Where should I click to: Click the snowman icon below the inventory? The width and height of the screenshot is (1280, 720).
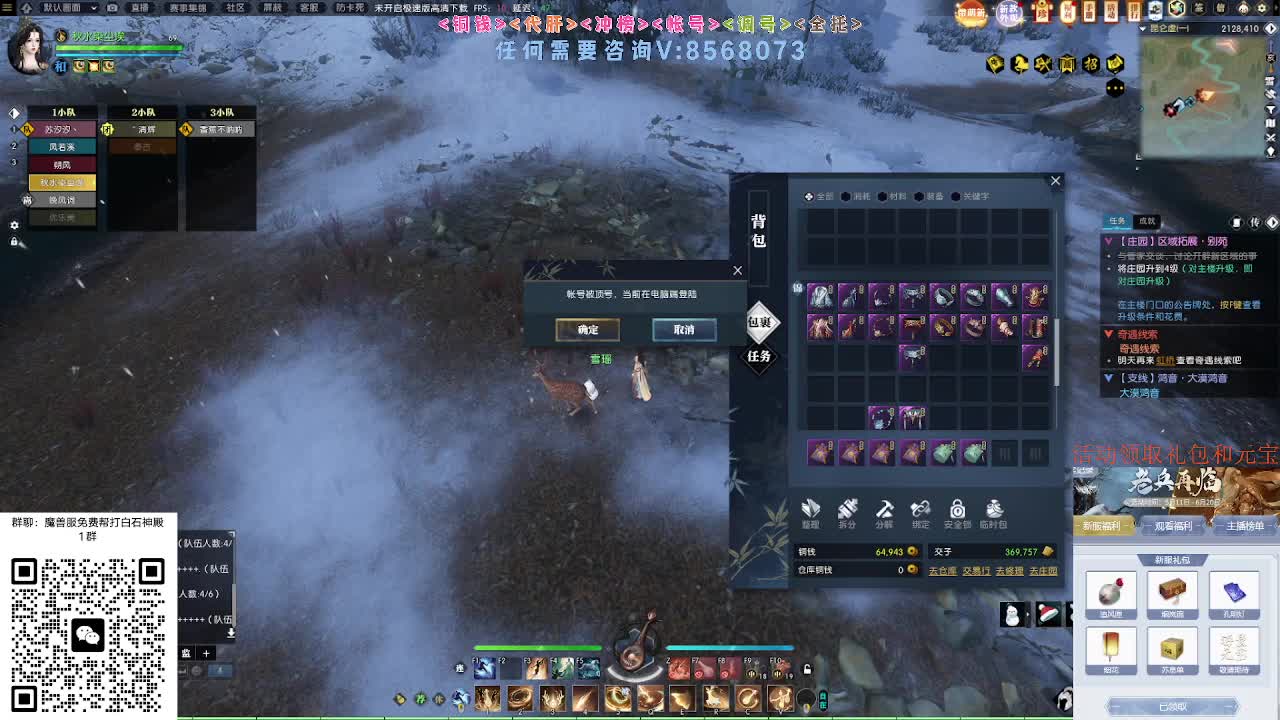click(x=1012, y=614)
